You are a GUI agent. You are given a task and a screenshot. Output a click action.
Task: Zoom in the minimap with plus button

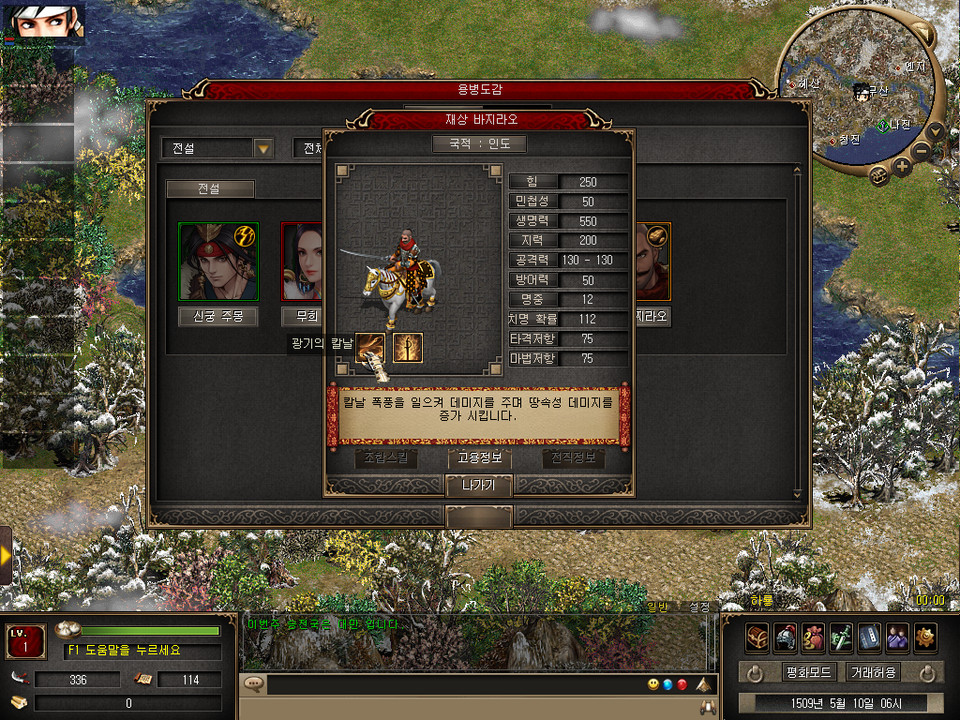pyautogui.click(x=902, y=167)
